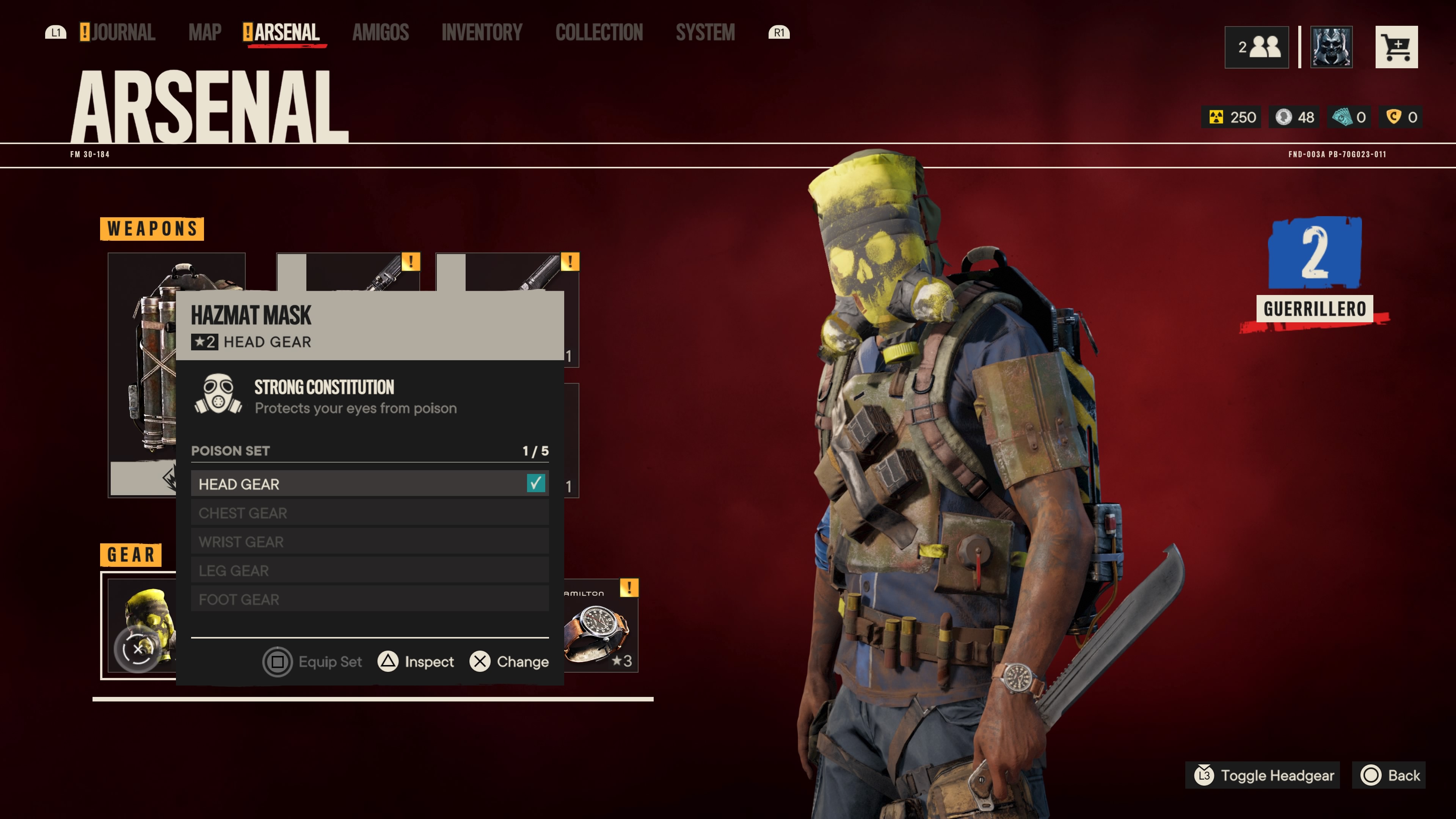Open the Map tab
Image resolution: width=1456 pixels, height=819 pixels.
point(205,33)
